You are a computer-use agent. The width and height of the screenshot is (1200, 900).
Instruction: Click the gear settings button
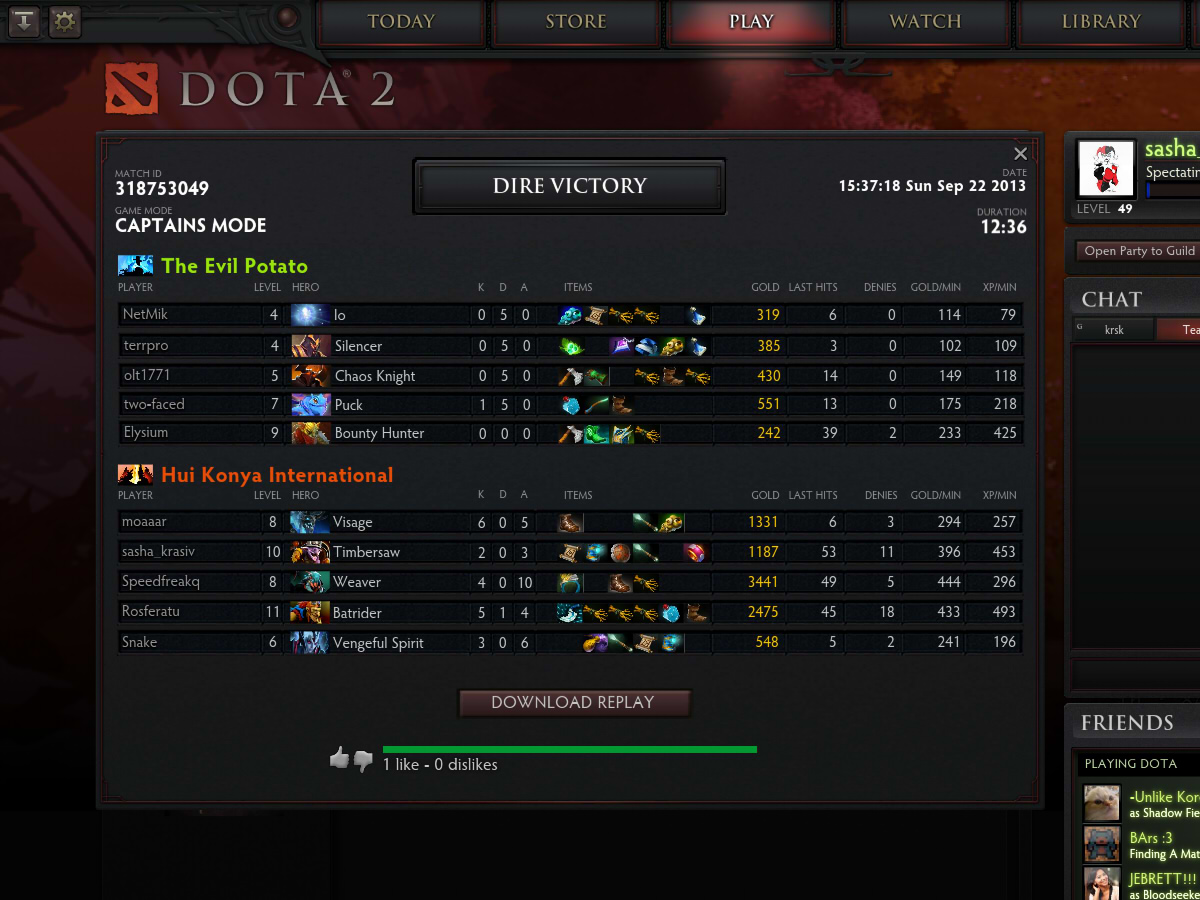pyautogui.click(x=64, y=21)
